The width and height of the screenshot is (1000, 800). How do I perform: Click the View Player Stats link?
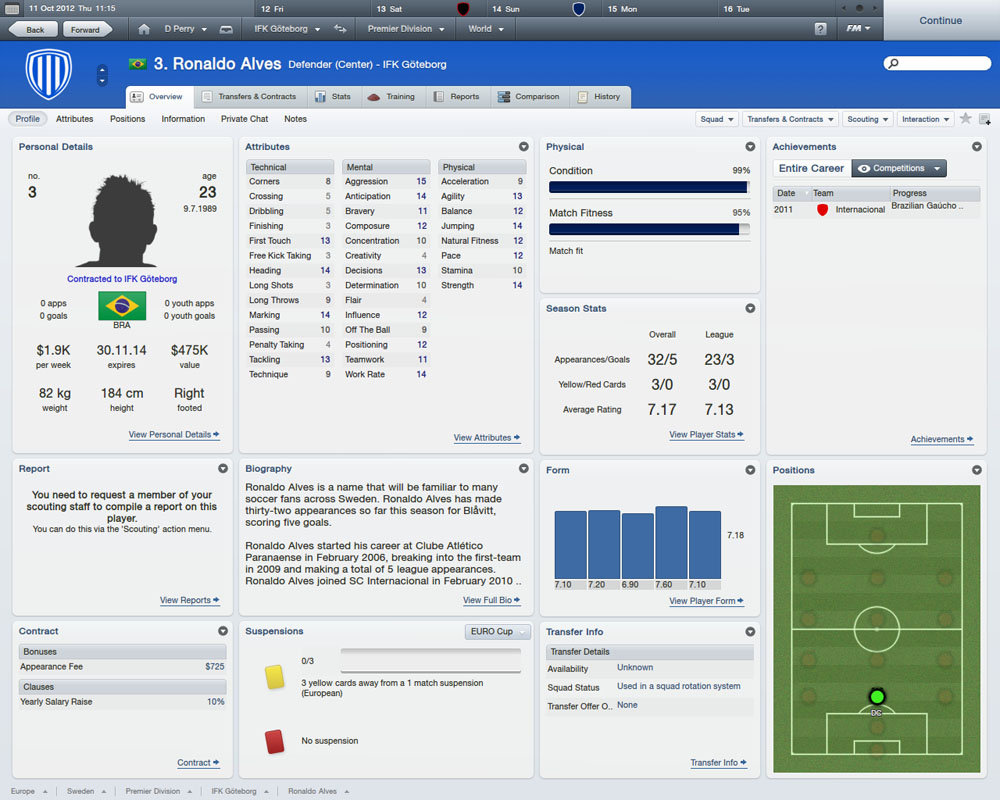coord(707,435)
